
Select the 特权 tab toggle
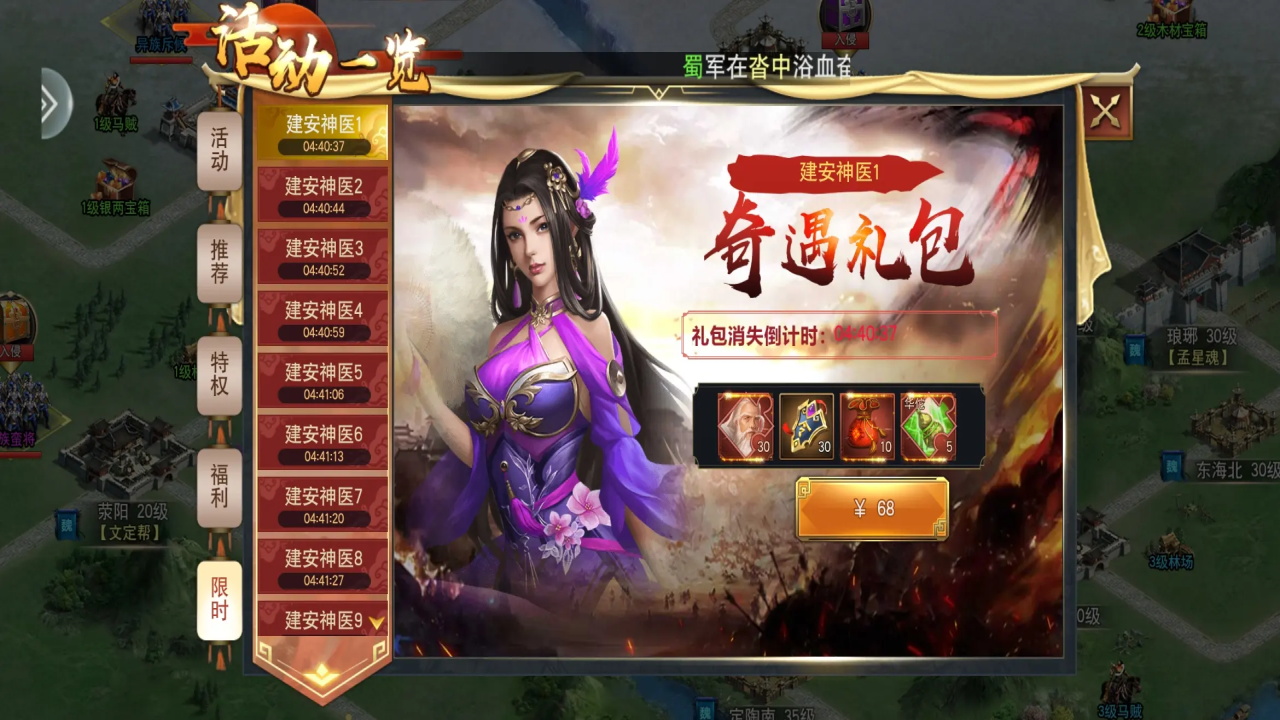click(x=218, y=377)
